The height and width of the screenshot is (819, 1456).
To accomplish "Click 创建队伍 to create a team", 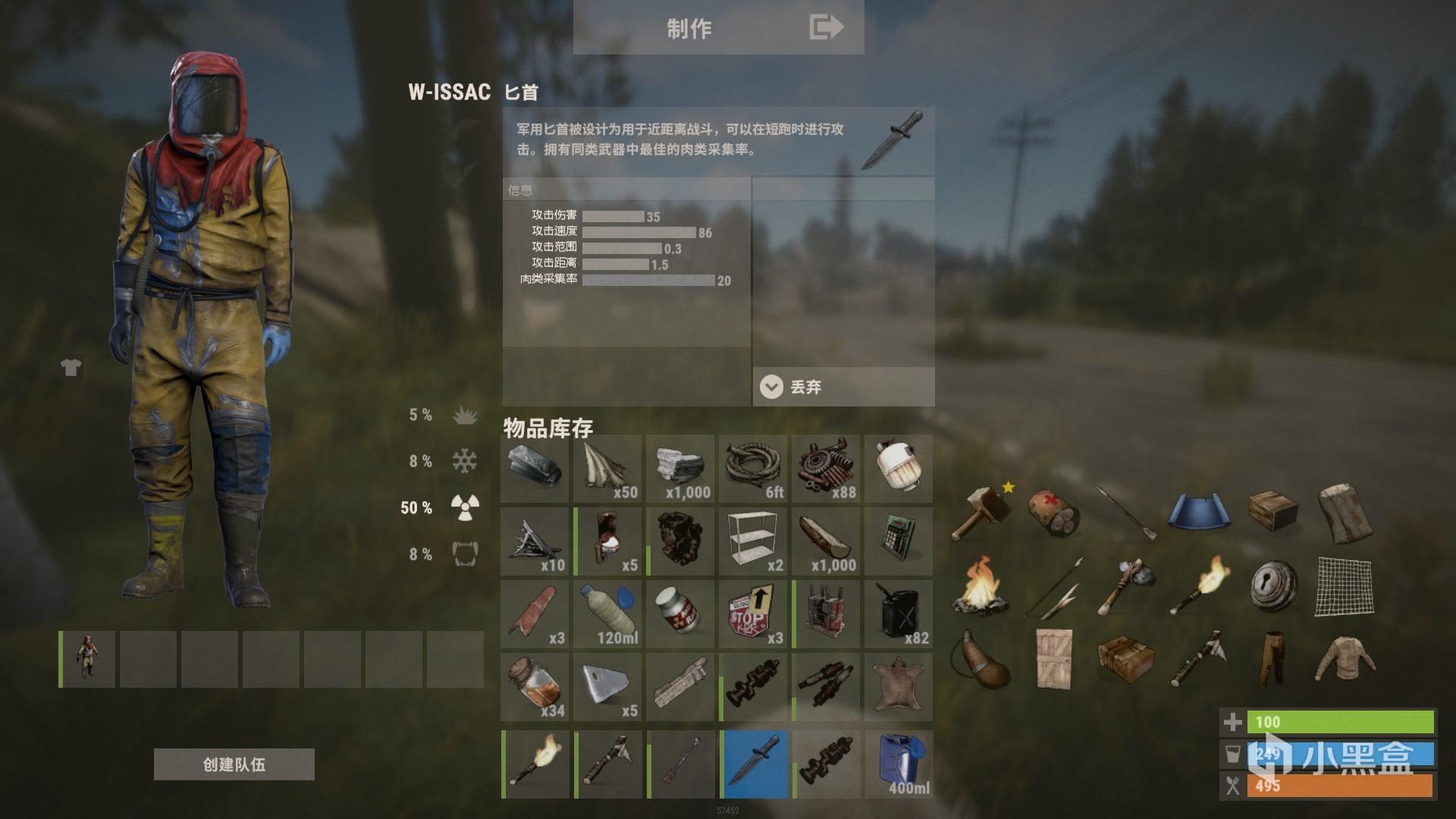I will [234, 764].
